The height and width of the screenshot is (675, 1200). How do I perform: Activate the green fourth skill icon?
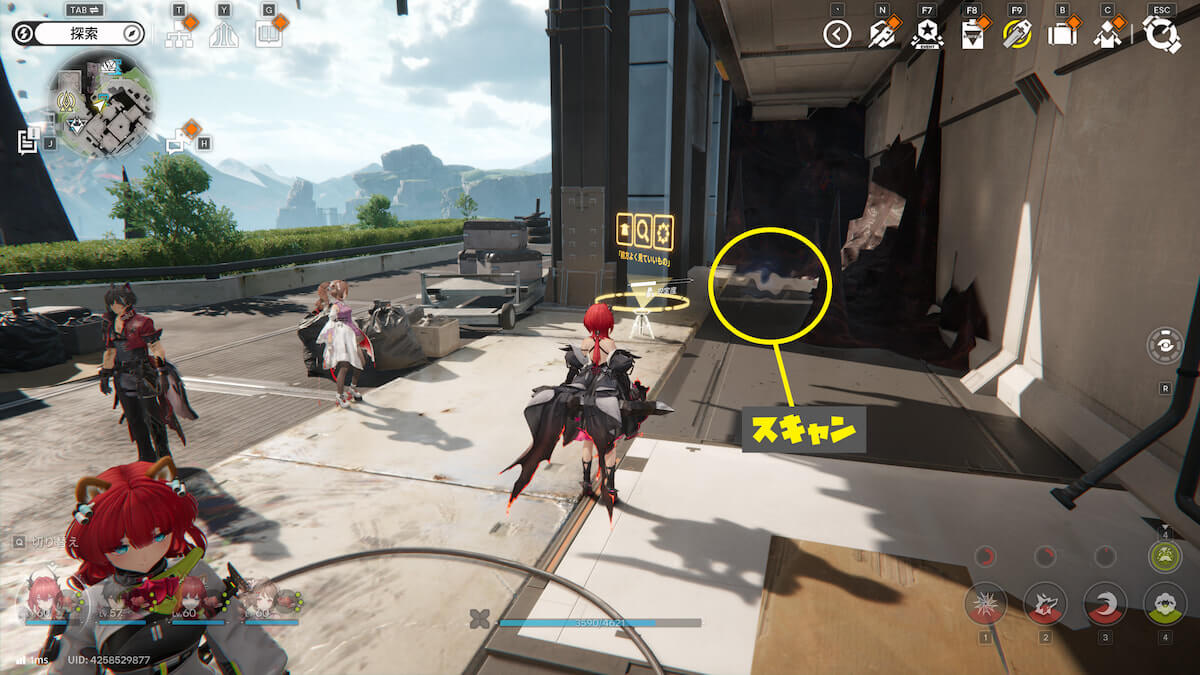pos(1164,603)
